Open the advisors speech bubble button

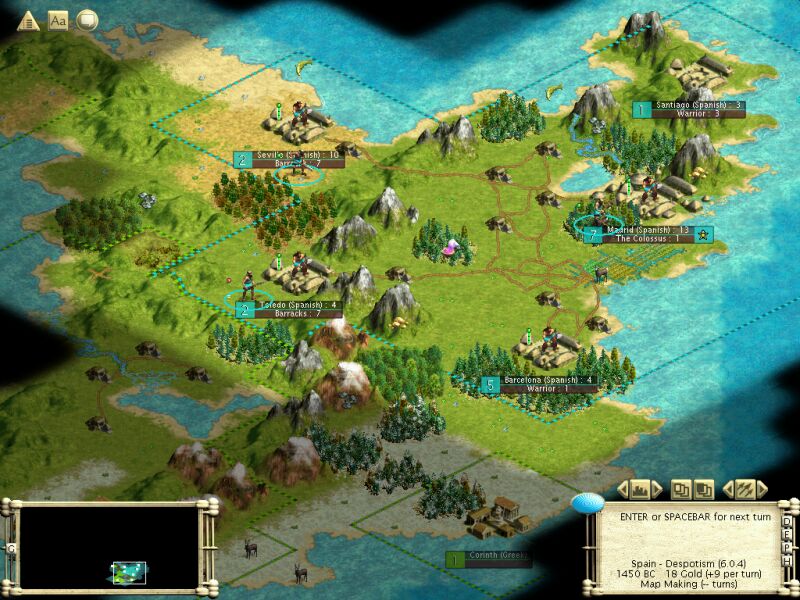[x=87, y=19]
